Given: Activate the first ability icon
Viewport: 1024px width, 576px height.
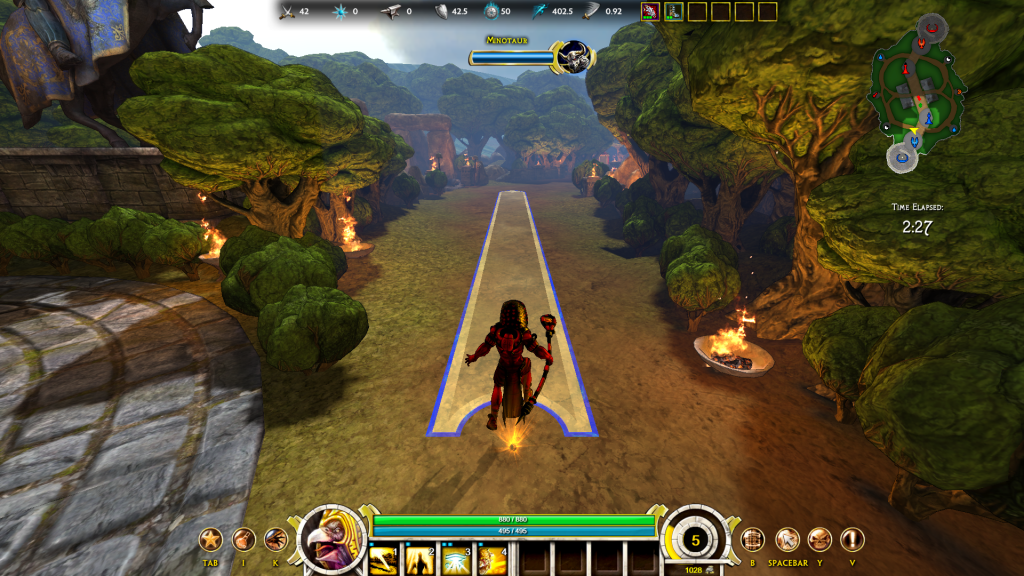Looking at the screenshot, I should (384, 559).
